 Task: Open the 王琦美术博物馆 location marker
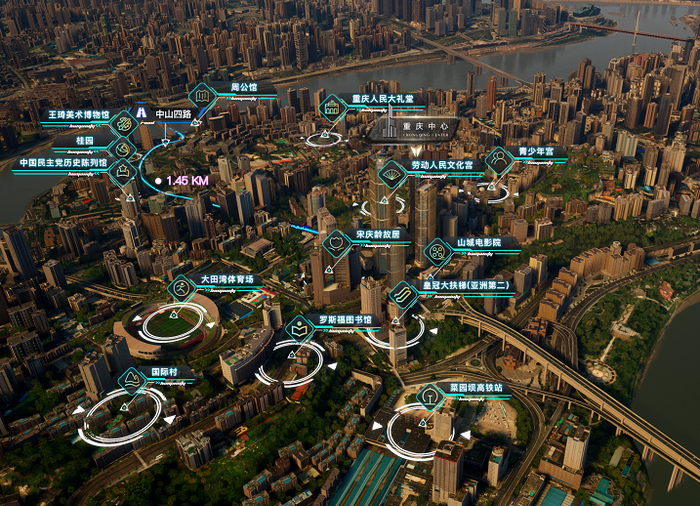tap(124, 124)
